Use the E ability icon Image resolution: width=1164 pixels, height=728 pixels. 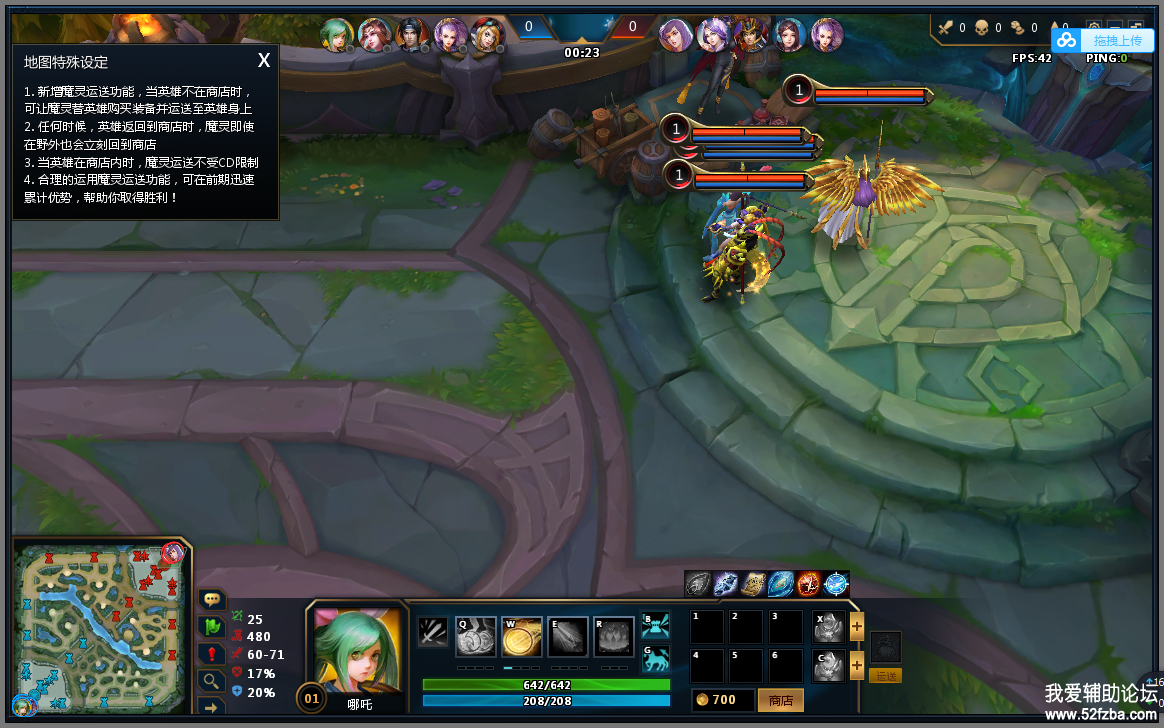click(568, 636)
